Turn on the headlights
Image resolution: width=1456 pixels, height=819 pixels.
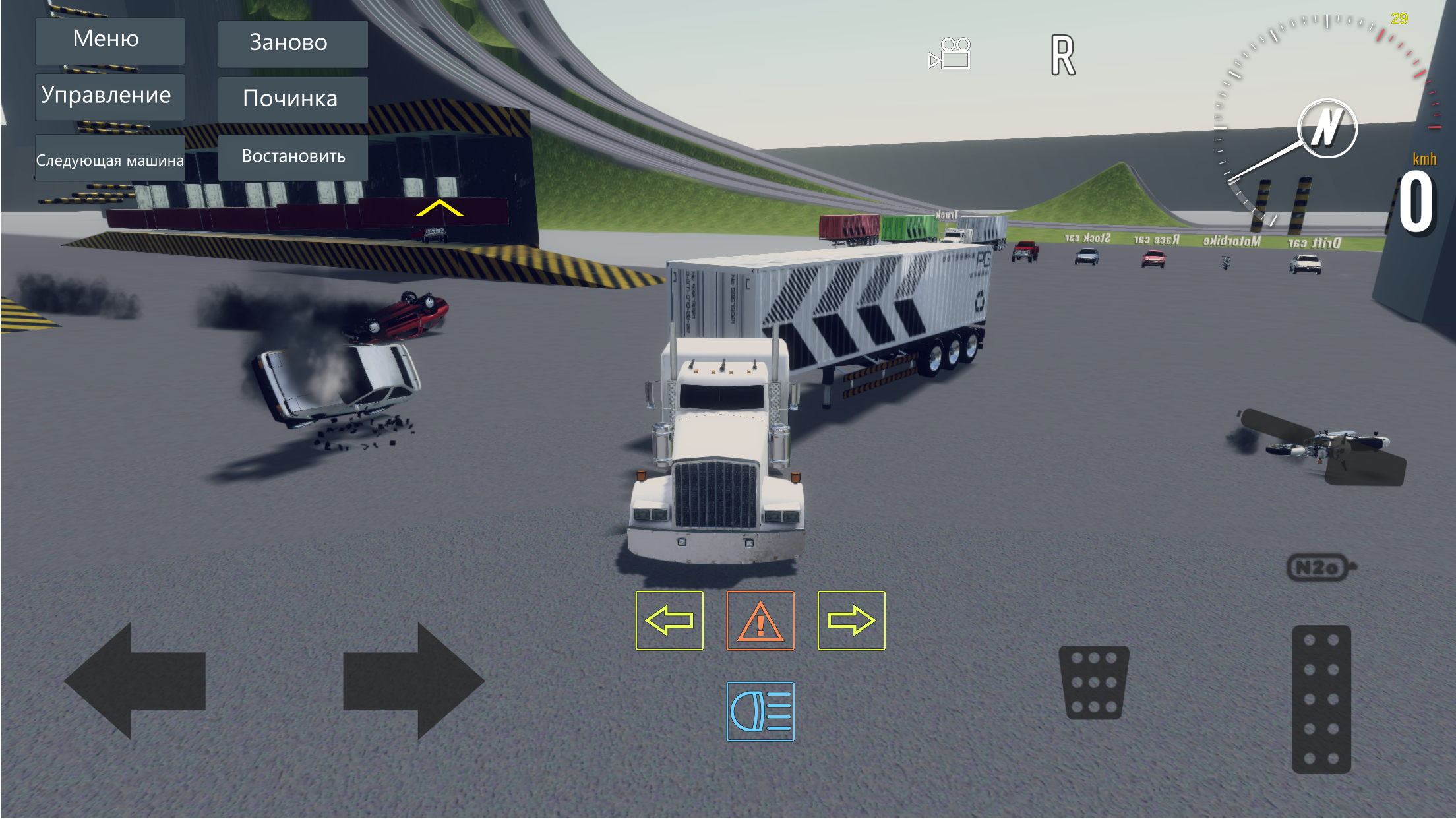[760, 712]
